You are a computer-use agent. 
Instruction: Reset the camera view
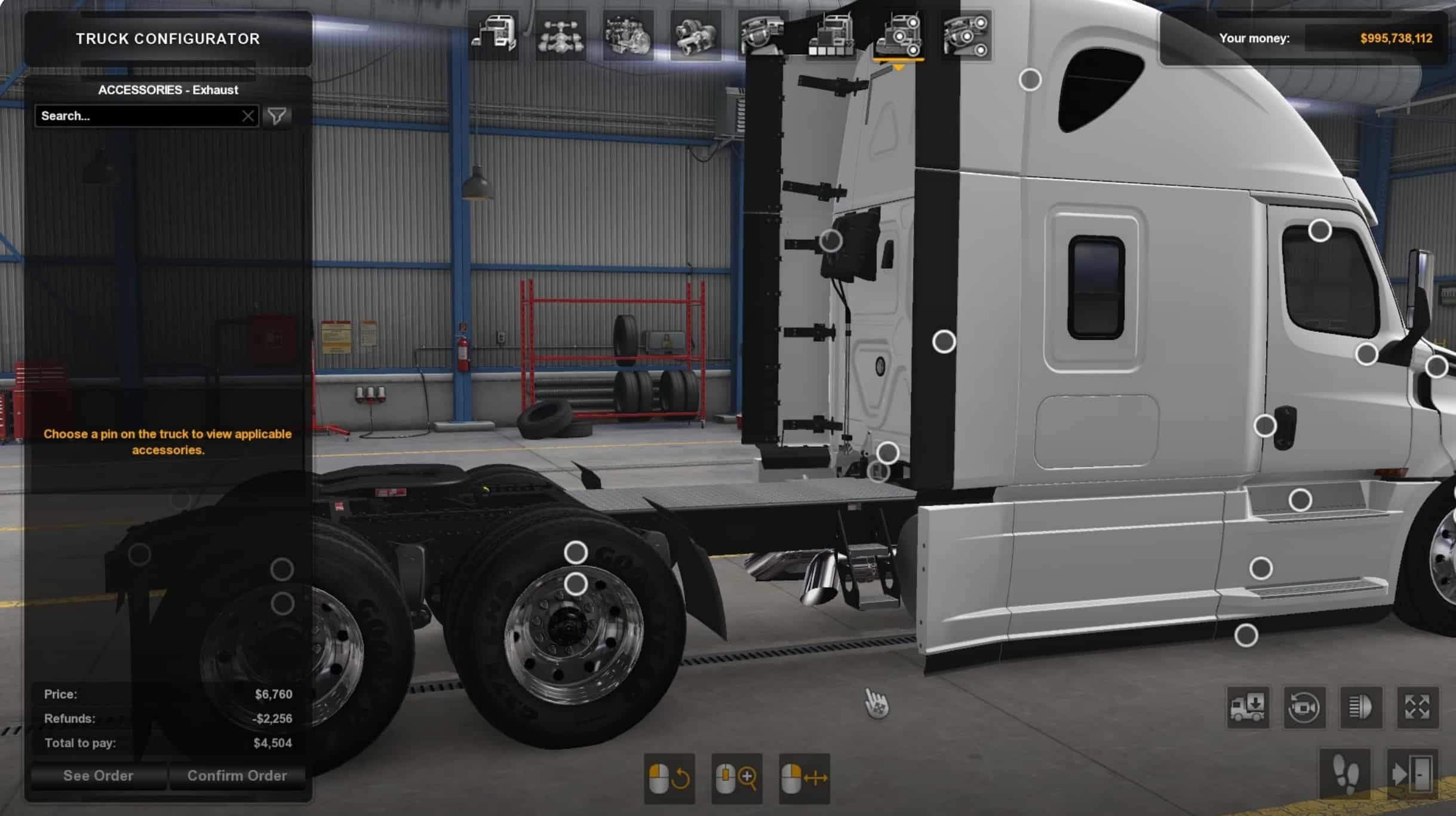(x=1304, y=707)
